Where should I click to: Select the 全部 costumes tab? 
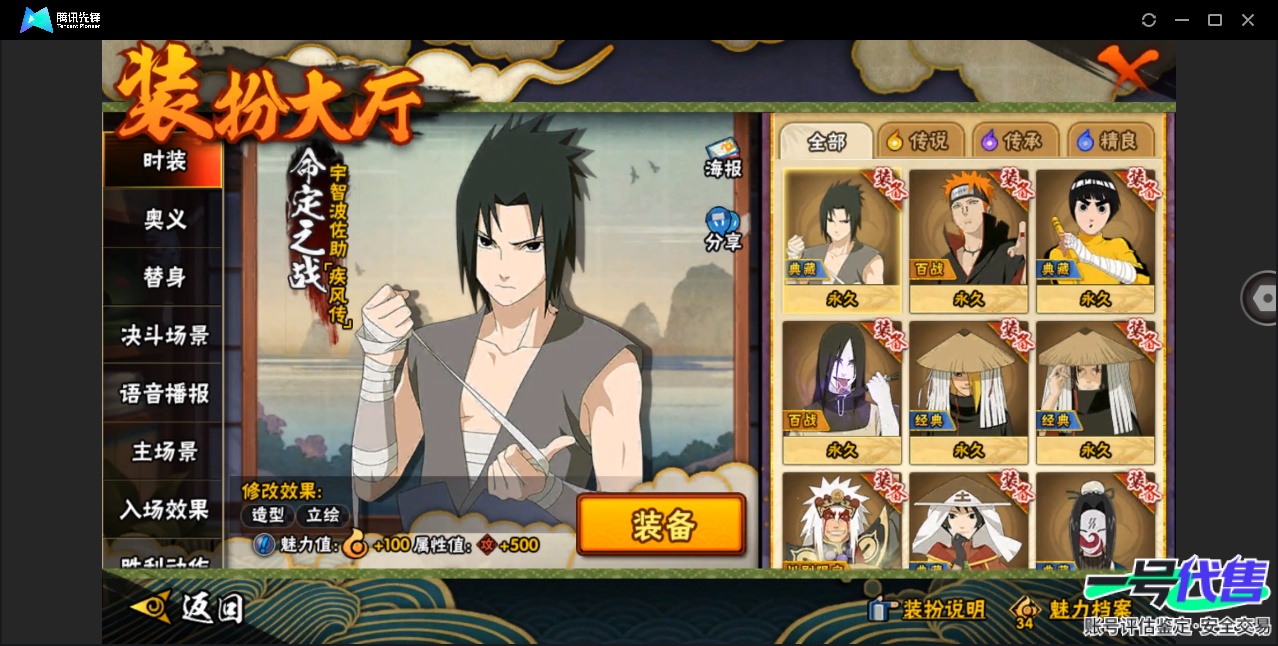(826, 141)
